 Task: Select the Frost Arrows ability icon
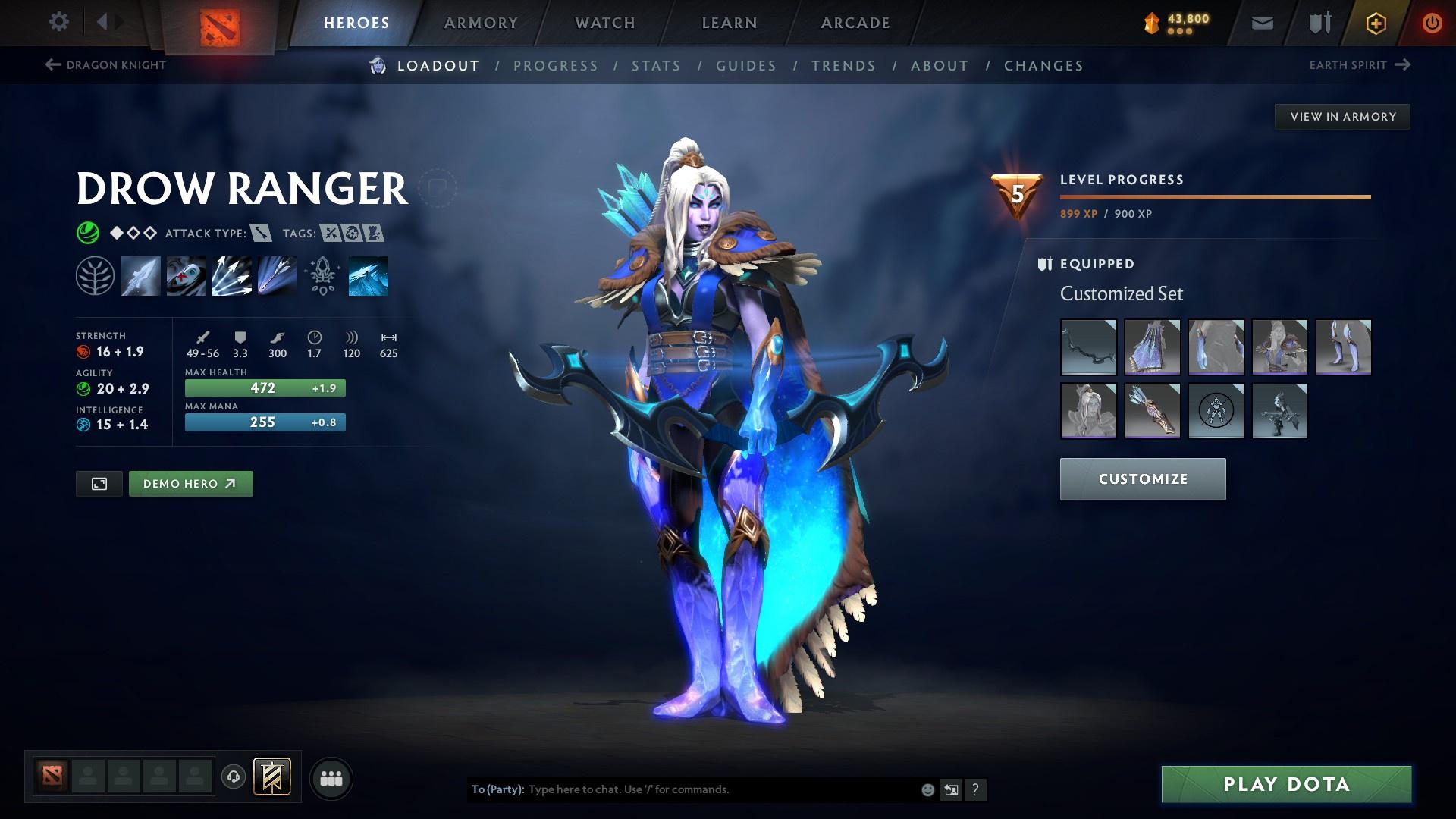[140, 275]
